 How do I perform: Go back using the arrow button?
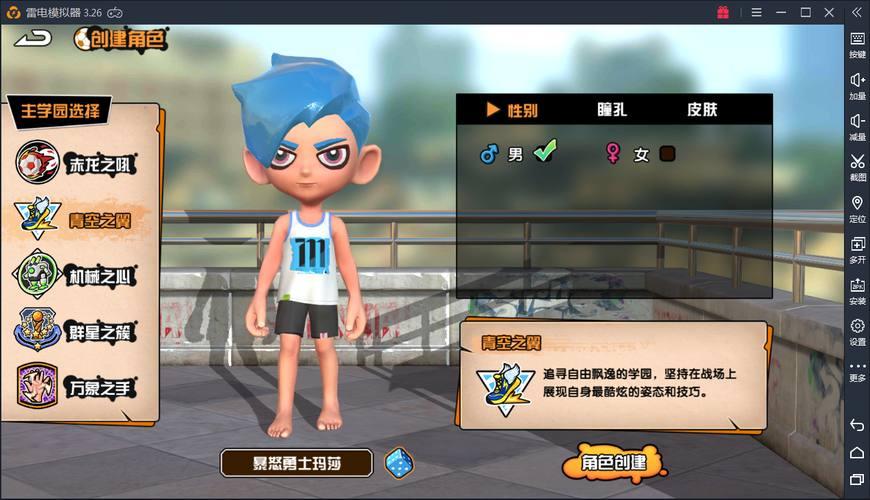click(x=34, y=38)
